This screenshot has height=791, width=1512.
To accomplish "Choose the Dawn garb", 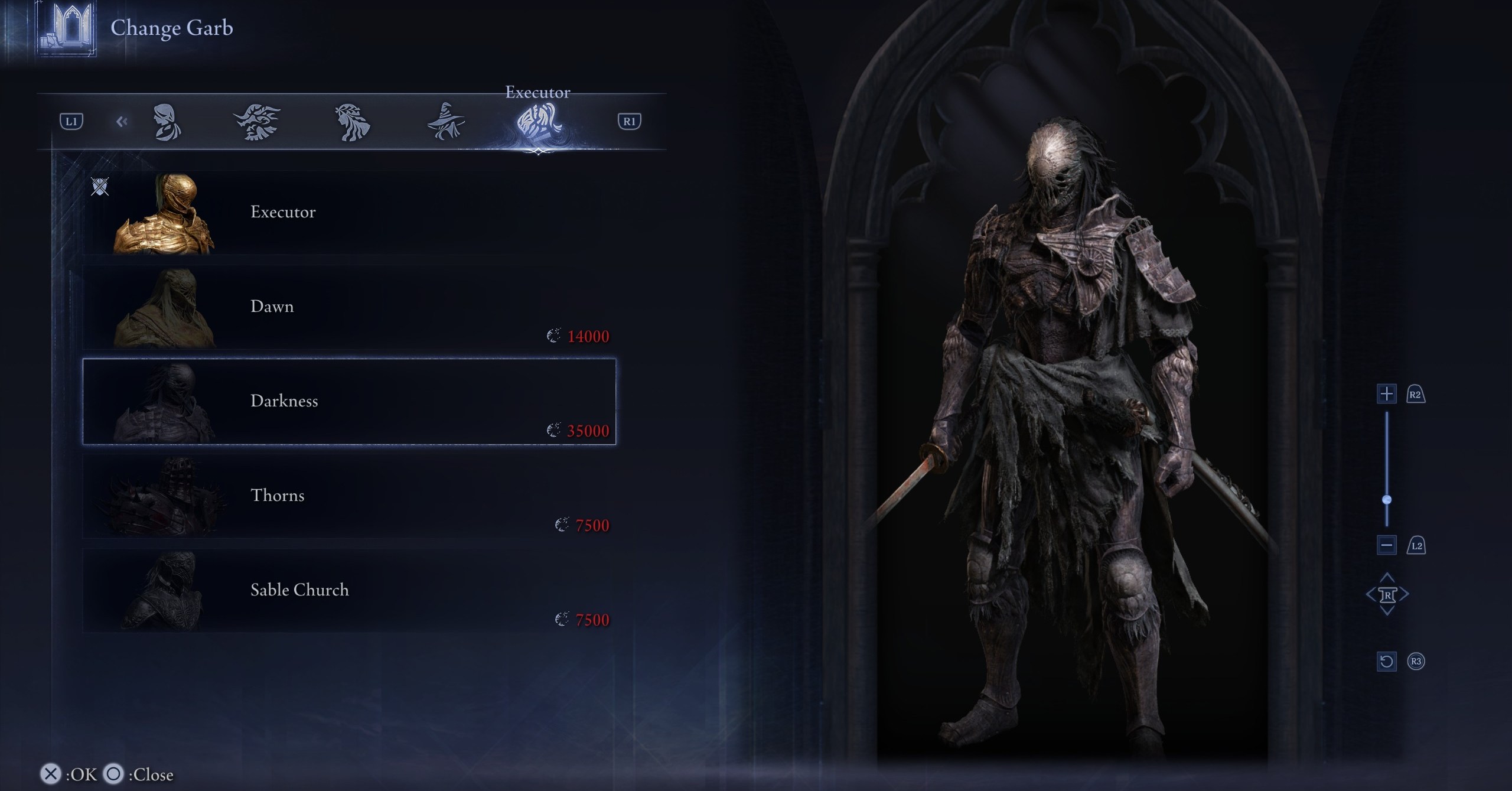I will (348, 307).
